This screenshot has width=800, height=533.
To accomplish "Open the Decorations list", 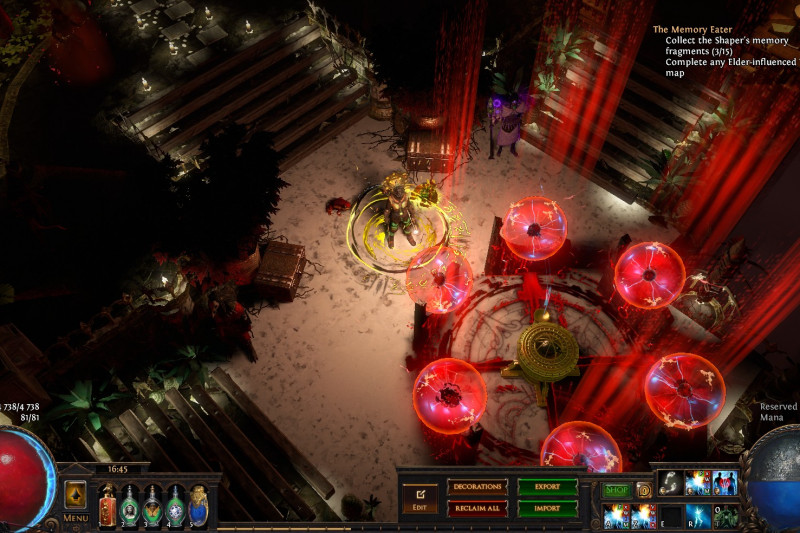I will [477, 487].
